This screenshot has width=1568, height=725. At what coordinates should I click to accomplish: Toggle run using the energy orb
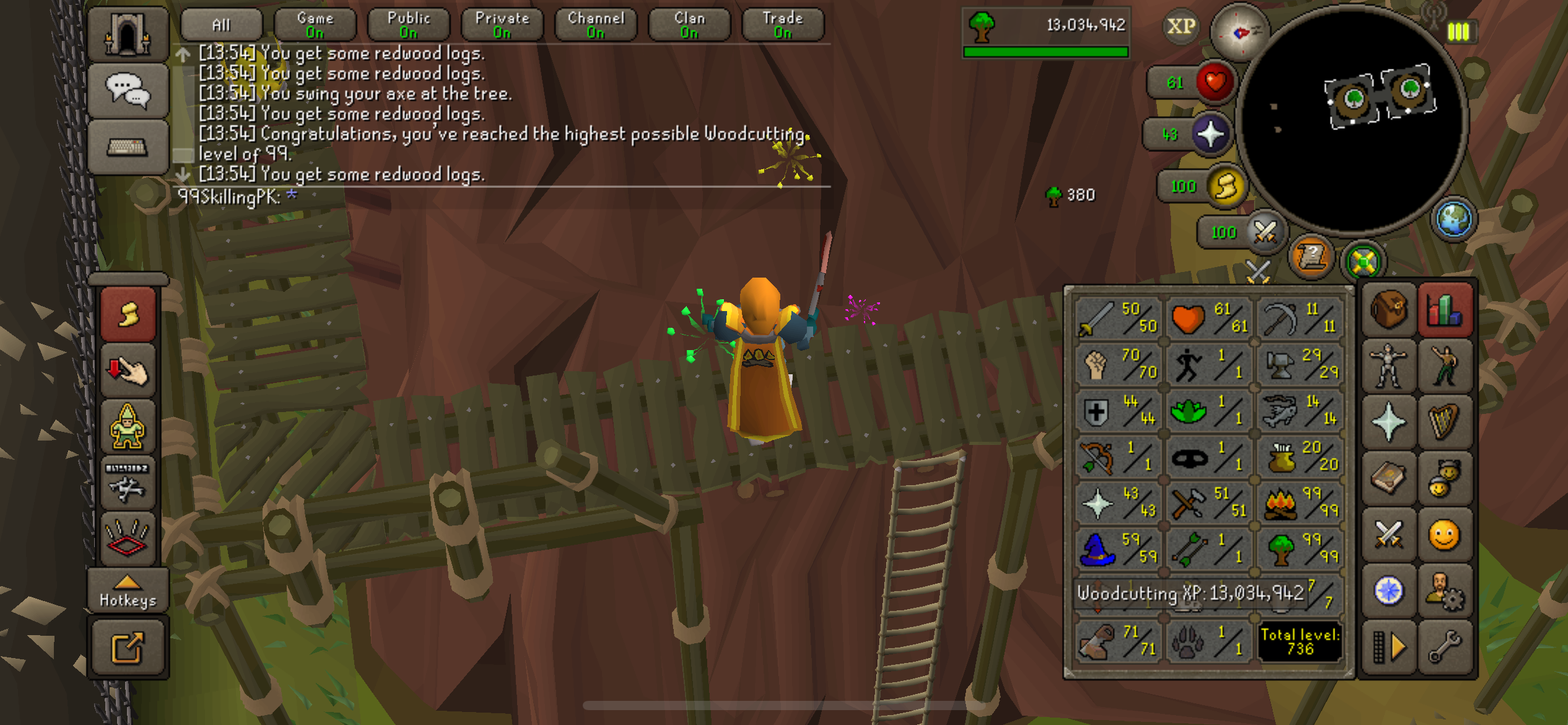point(1226,186)
